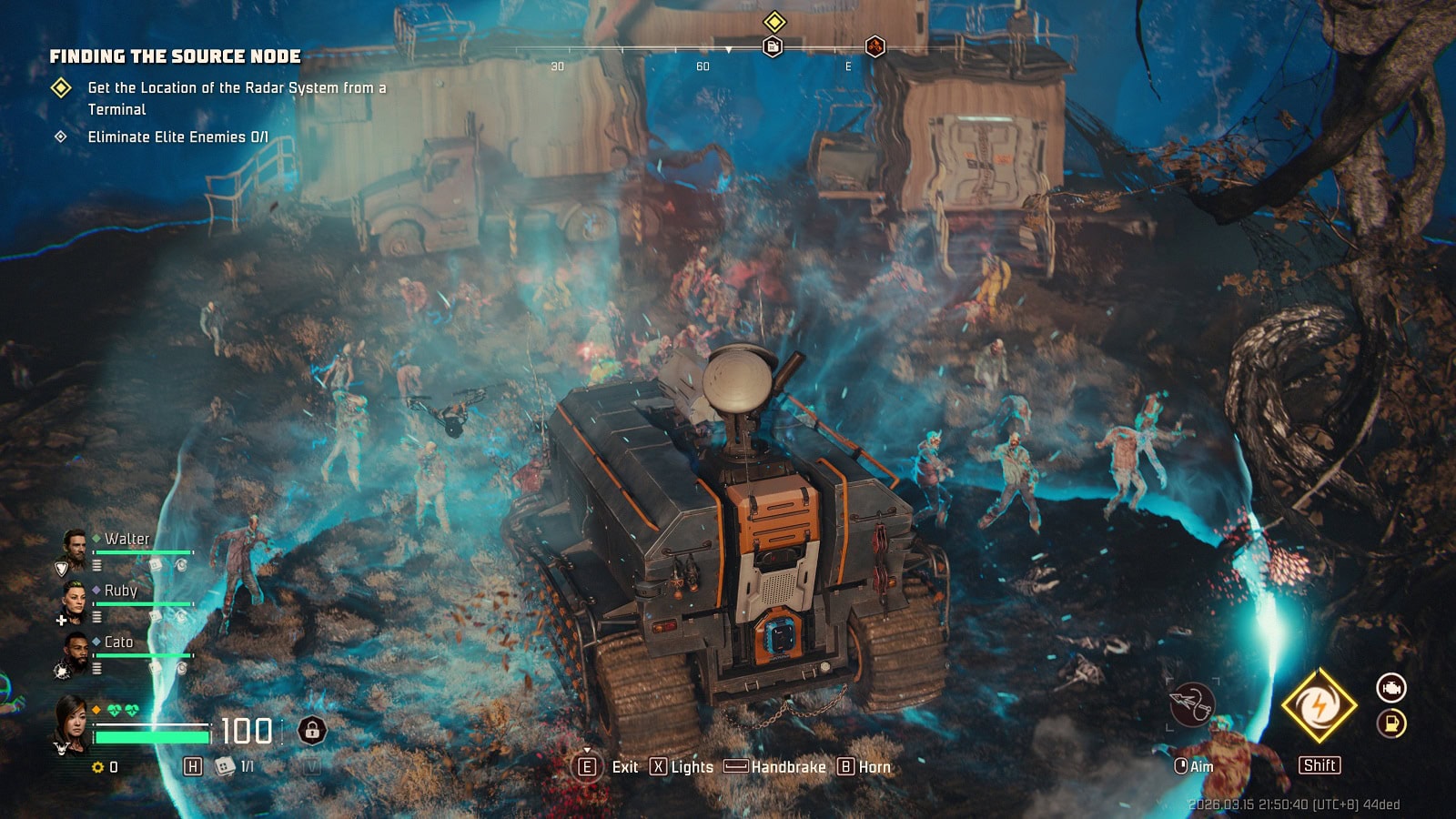Click the fuel pump gauge icon

(x=1390, y=723)
